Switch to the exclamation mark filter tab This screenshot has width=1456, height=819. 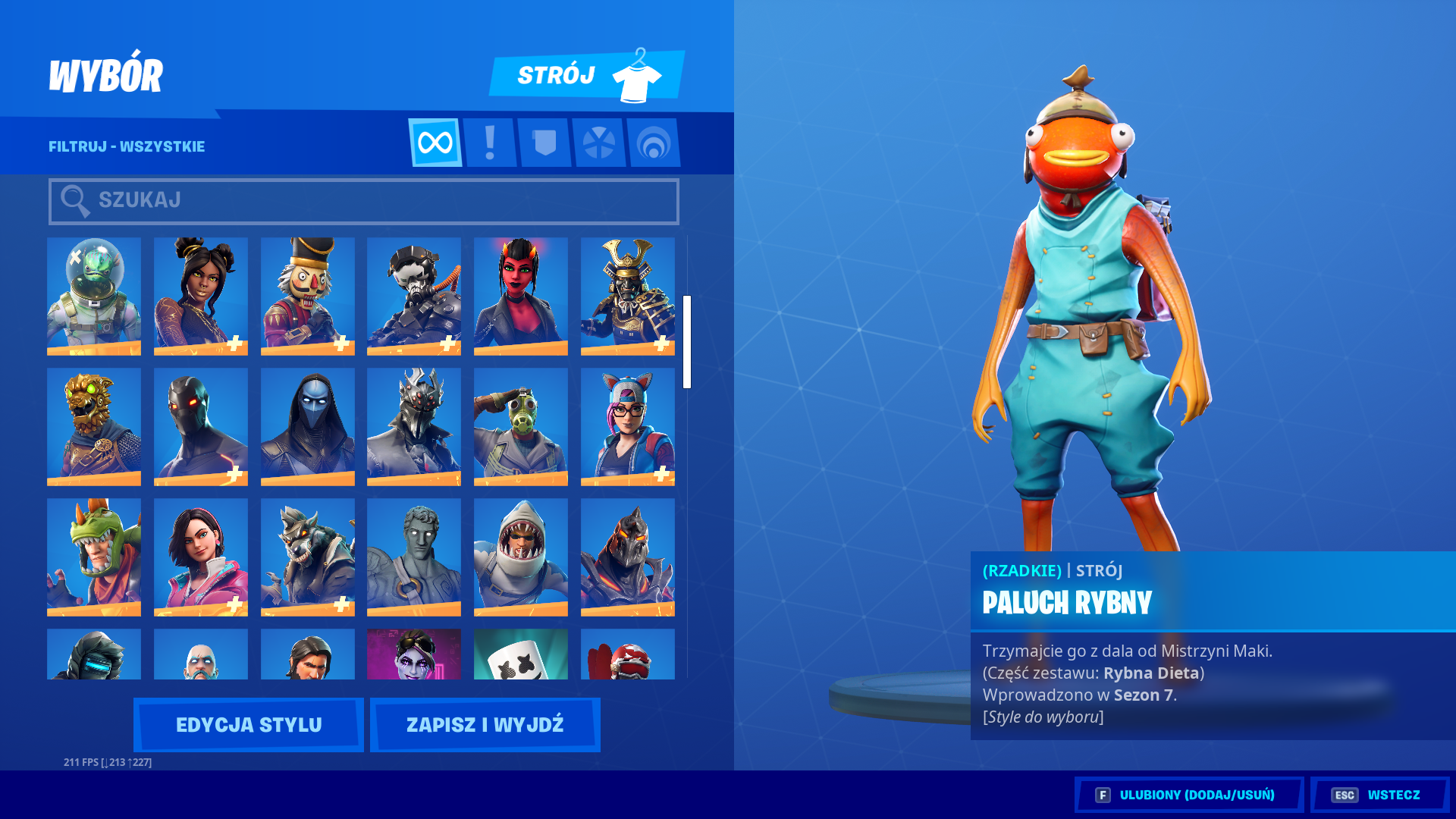pyautogui.click(x=490, y=143)
